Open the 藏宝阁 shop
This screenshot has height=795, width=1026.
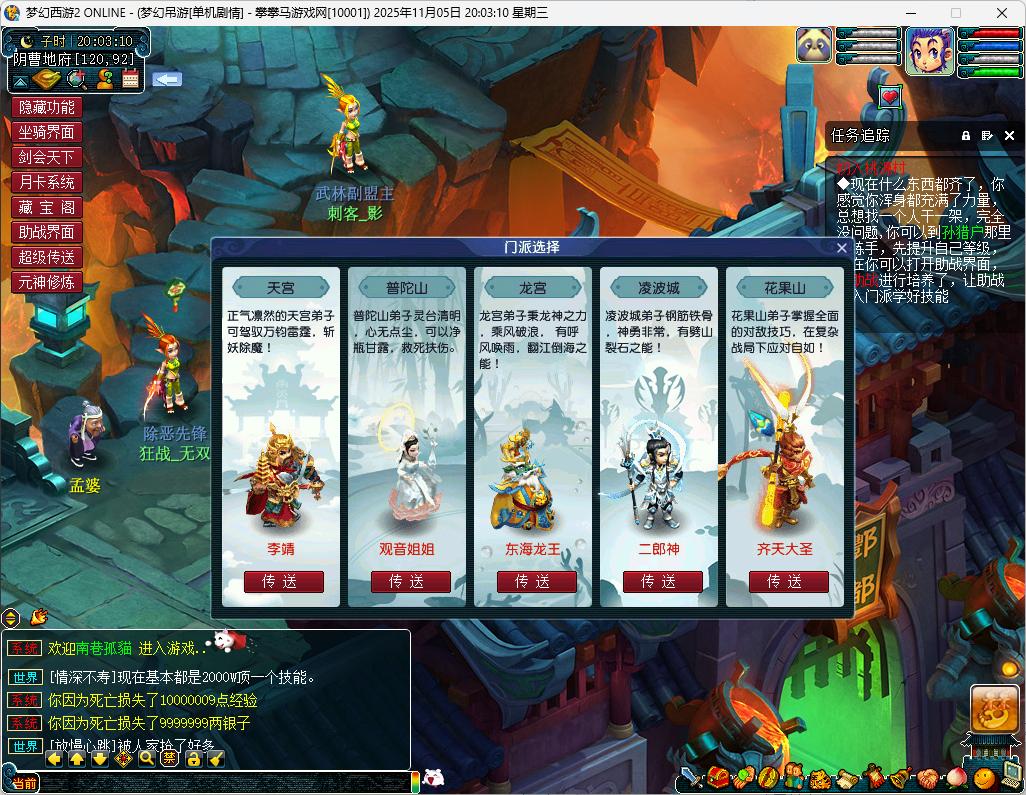point(46,207)
